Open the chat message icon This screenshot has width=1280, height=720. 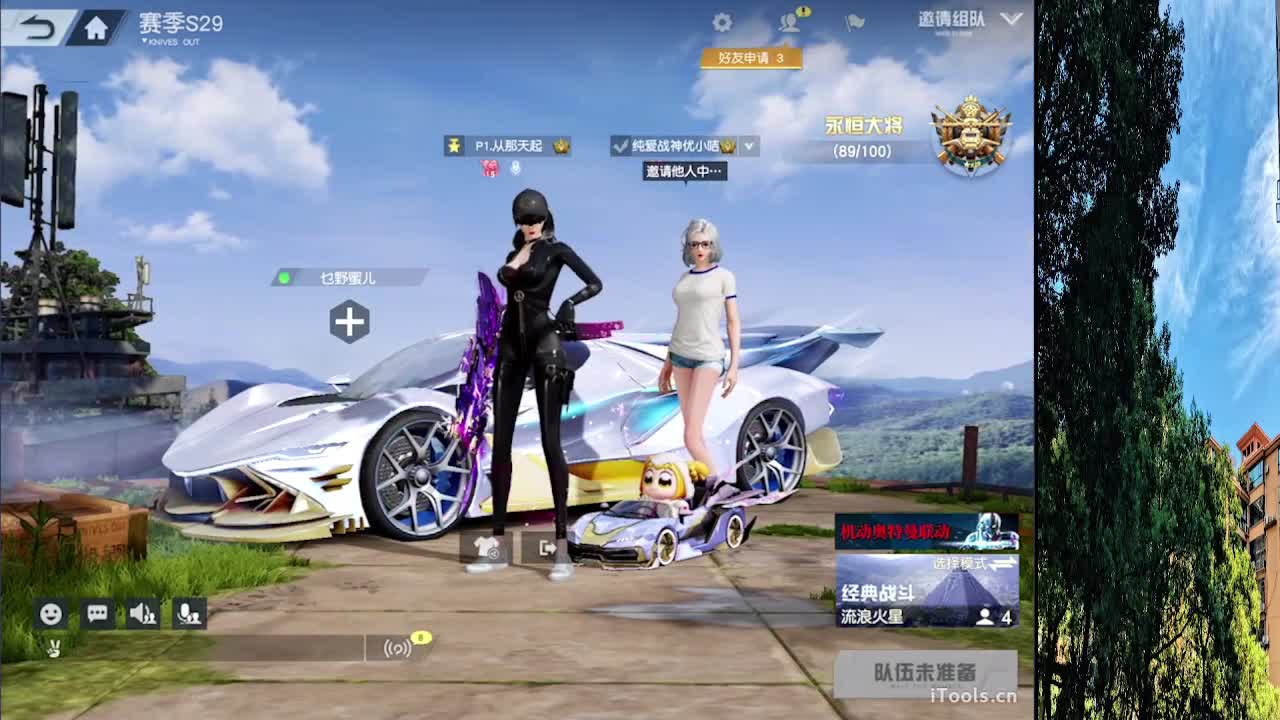97,614
